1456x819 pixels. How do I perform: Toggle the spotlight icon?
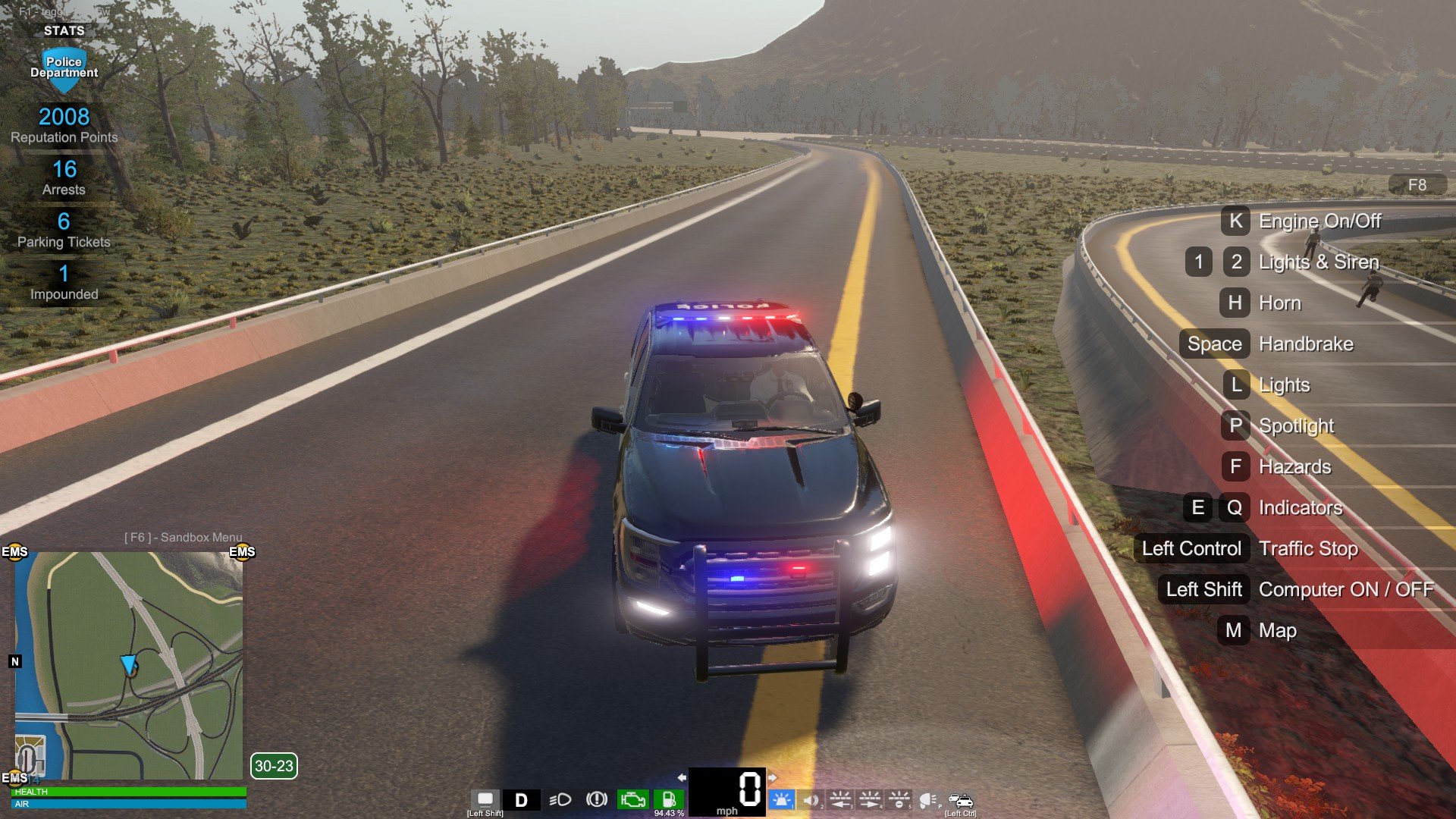(928, 800)
